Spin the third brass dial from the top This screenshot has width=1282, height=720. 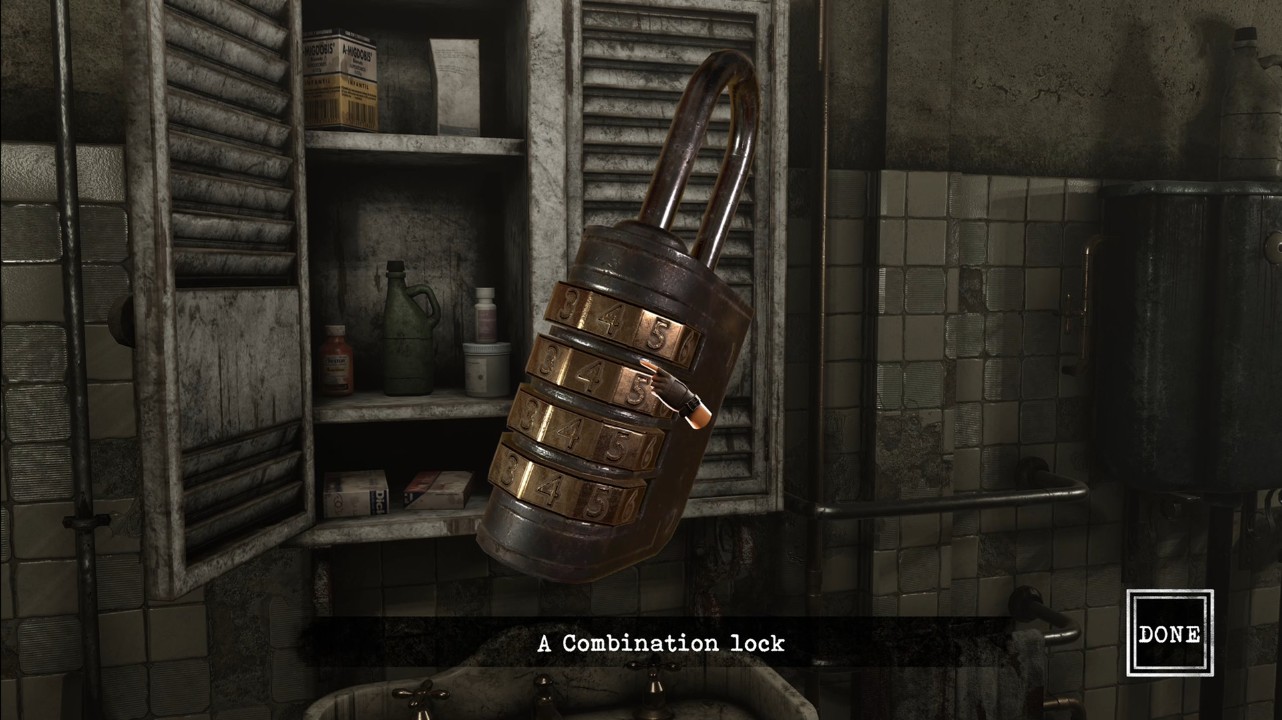click(582, 436)
